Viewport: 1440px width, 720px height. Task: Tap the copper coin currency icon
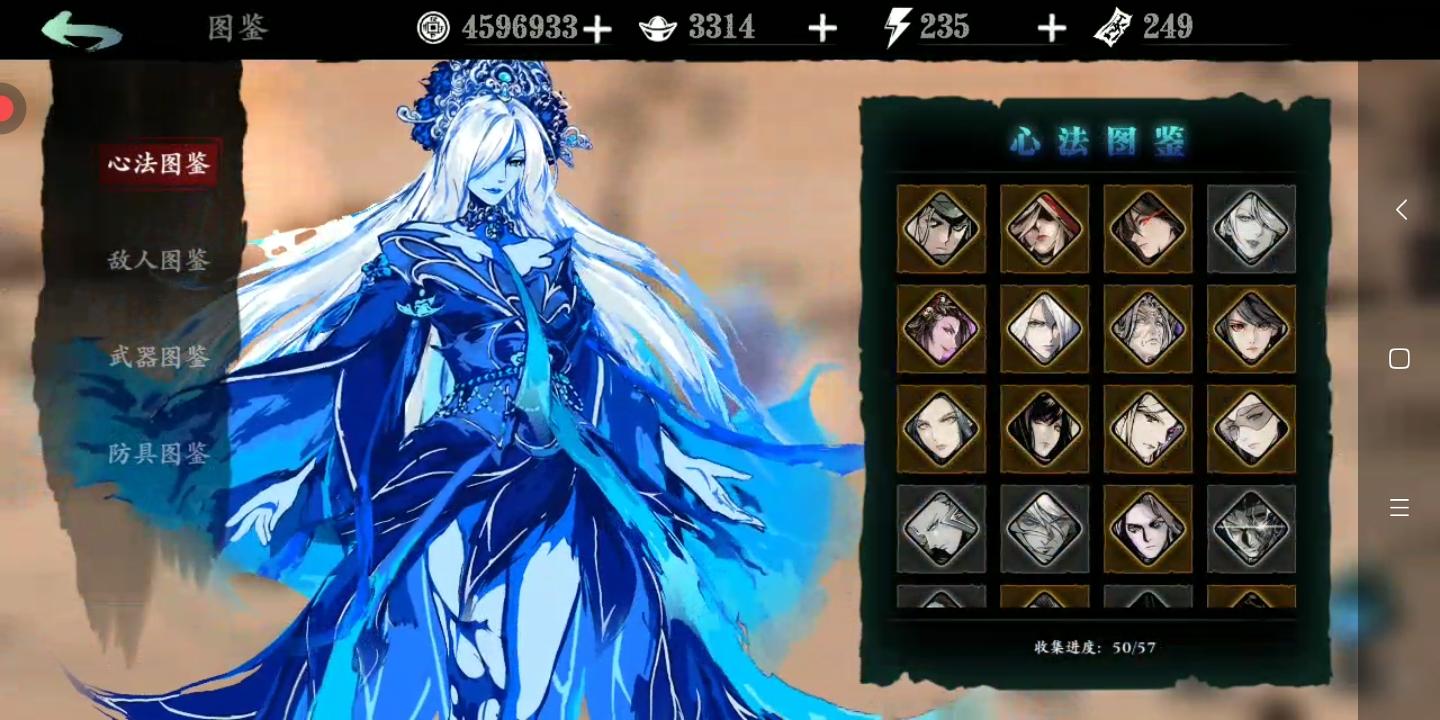pyautogui.click(x=433, y=28)
